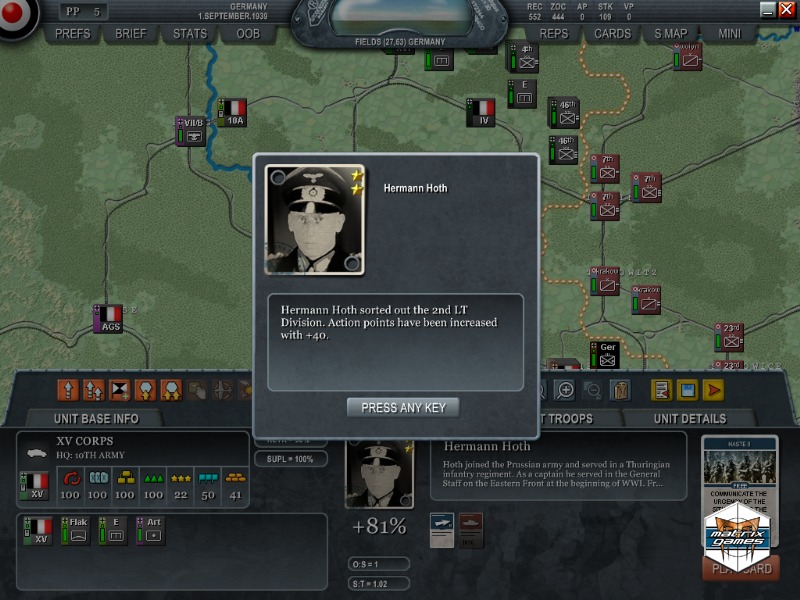This screenshot has height=600, width=800.
Task: Open the REPS reports screen
Action: point(554,33)
